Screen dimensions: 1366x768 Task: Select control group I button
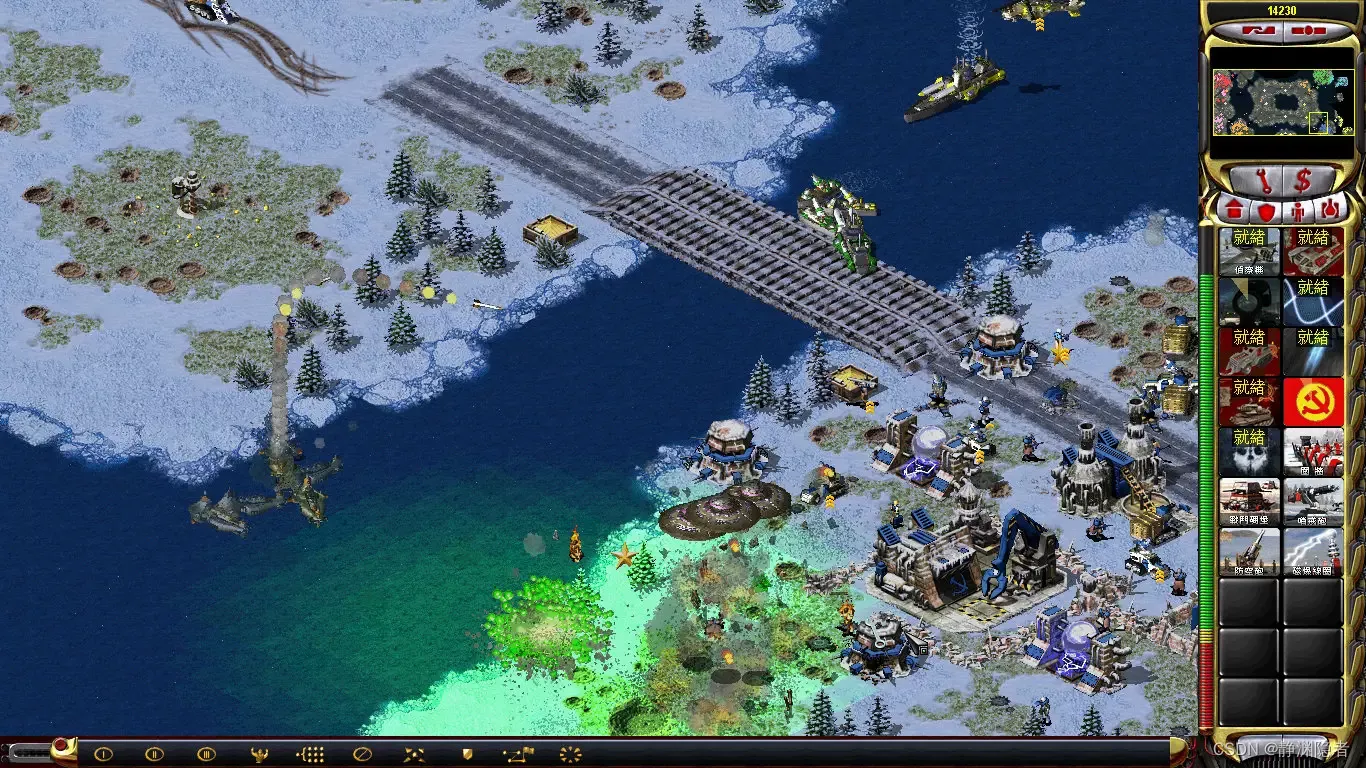(x=103, y=754)
